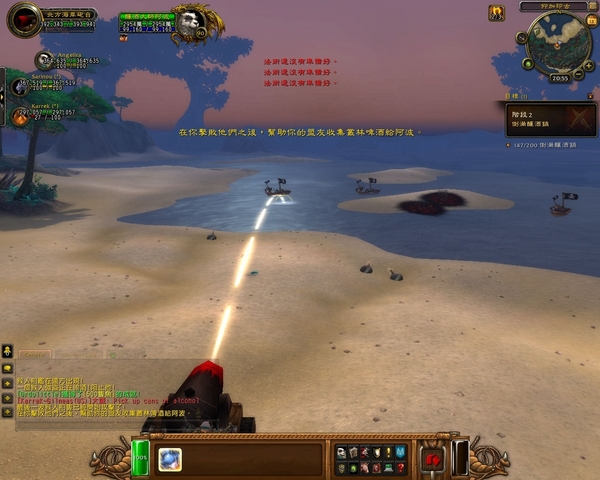Click the General chat tab
The image size is (600, 480).
(x=33, y=354)
